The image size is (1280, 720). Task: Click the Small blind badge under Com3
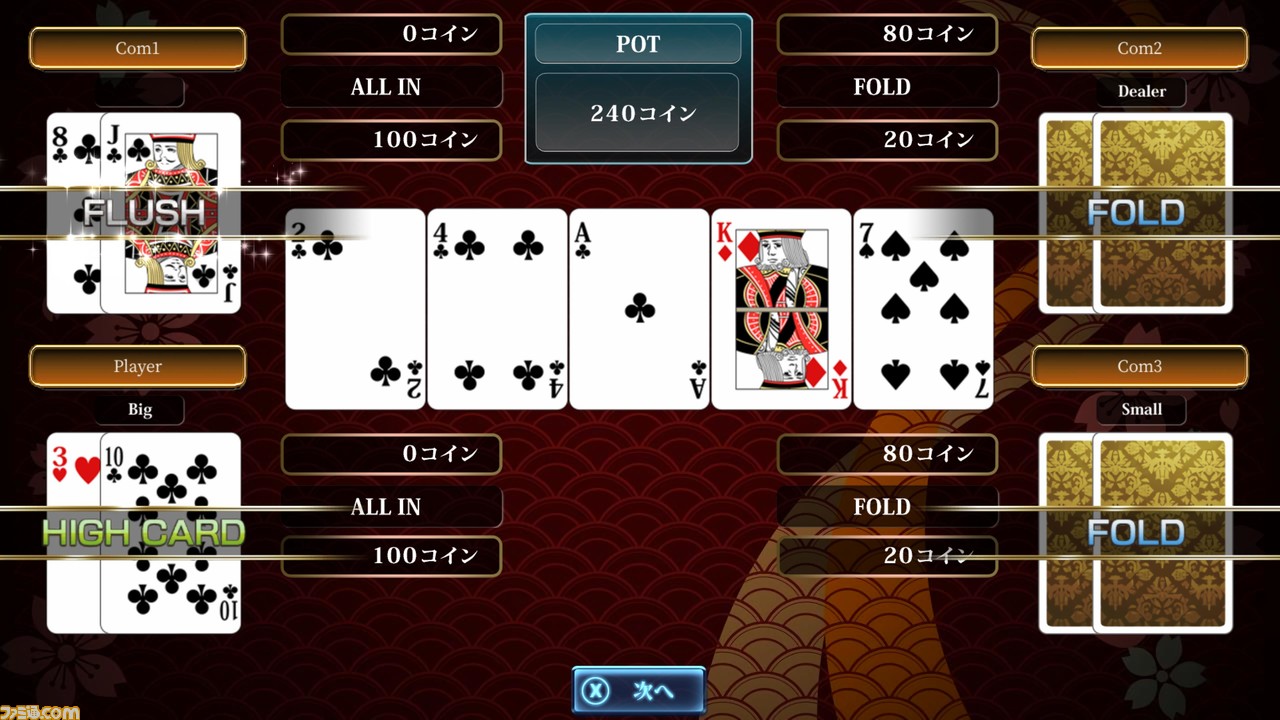coord(1141,409)
